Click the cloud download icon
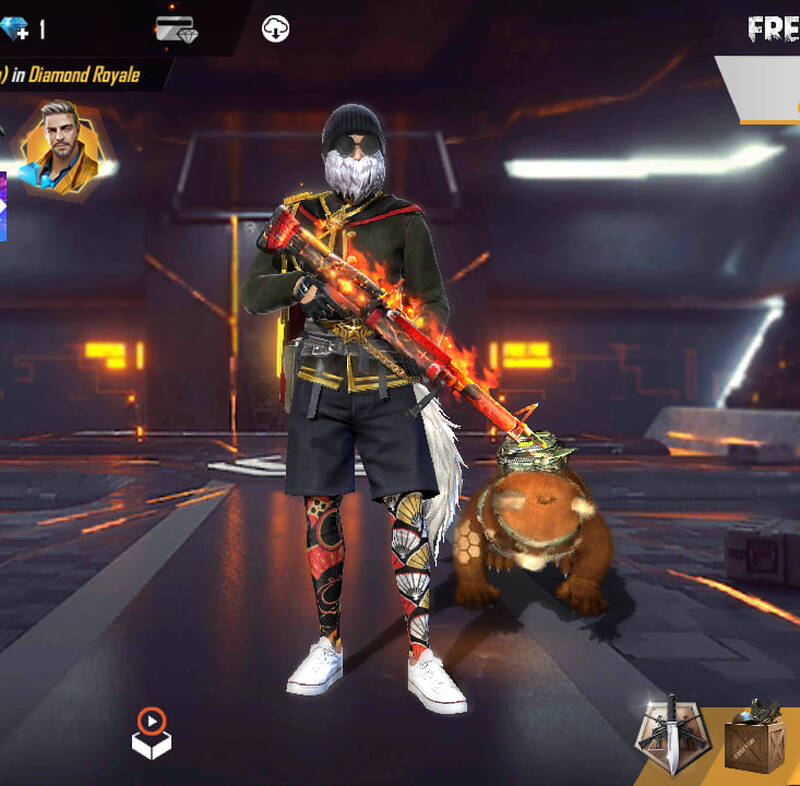 pos(276,29)
